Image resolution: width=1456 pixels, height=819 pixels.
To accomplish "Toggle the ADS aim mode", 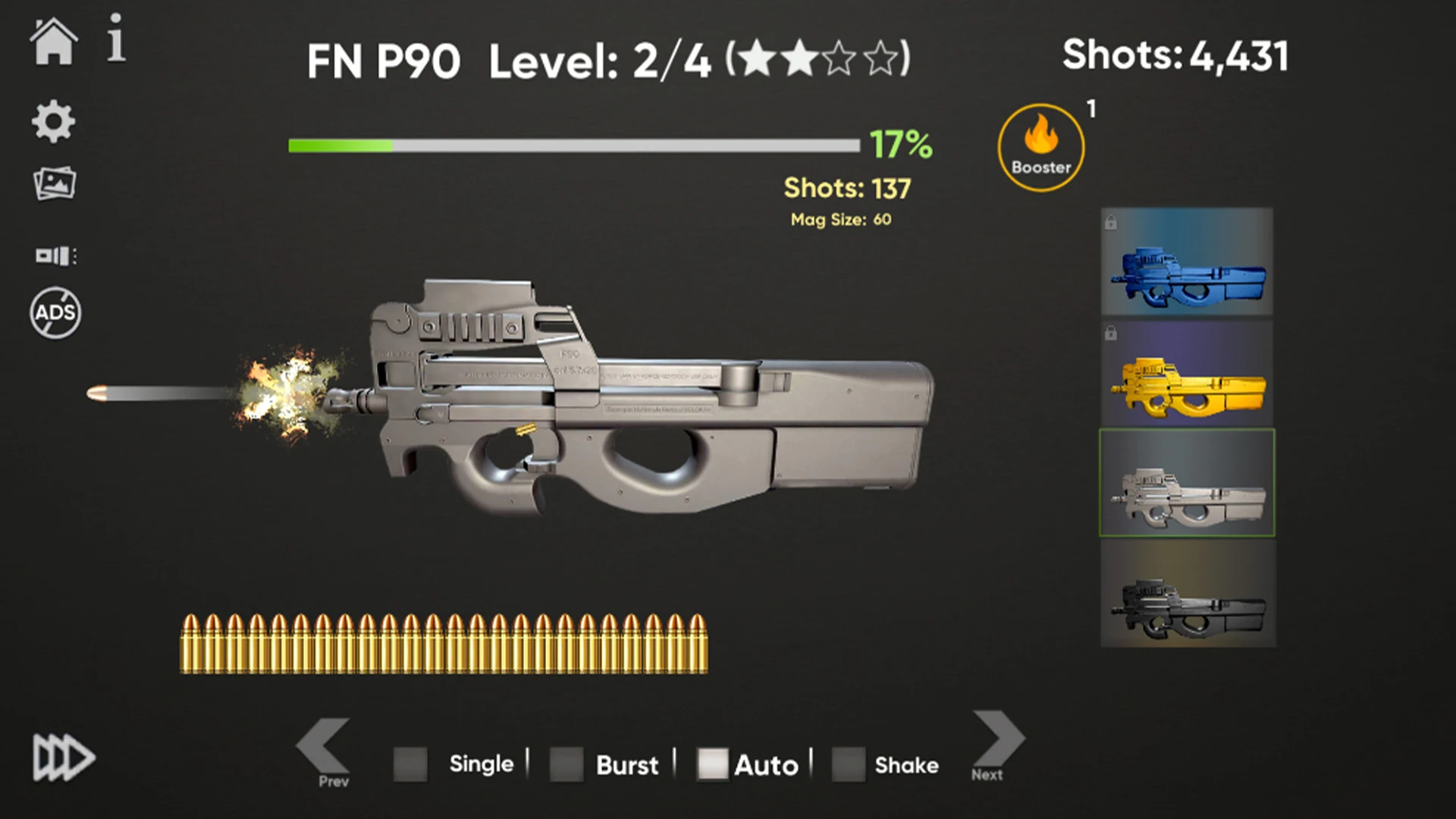I will pyautogui.click(x=55, y=312).
